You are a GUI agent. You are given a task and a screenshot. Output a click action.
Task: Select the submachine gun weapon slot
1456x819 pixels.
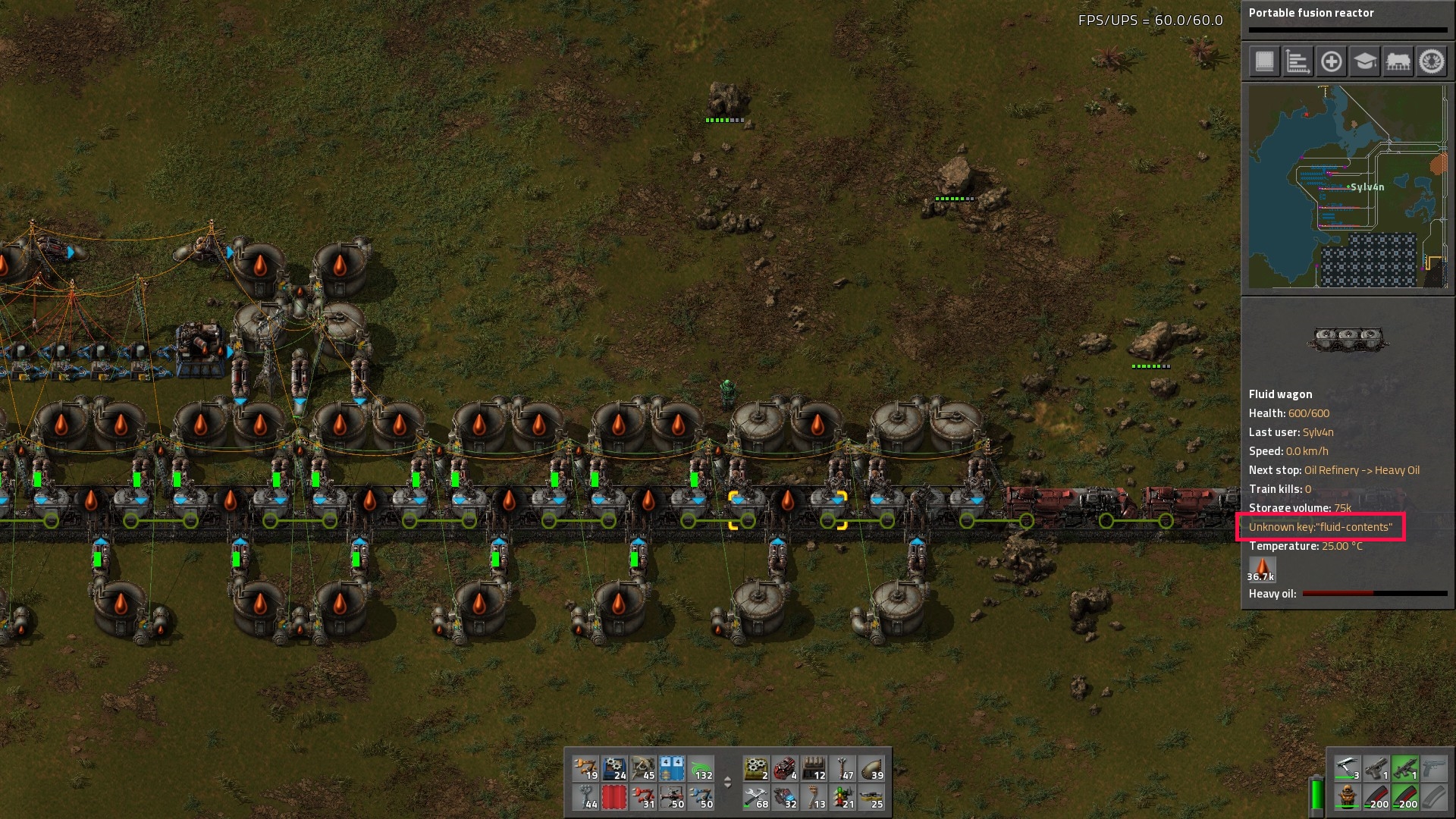[x=1404, y=769]
